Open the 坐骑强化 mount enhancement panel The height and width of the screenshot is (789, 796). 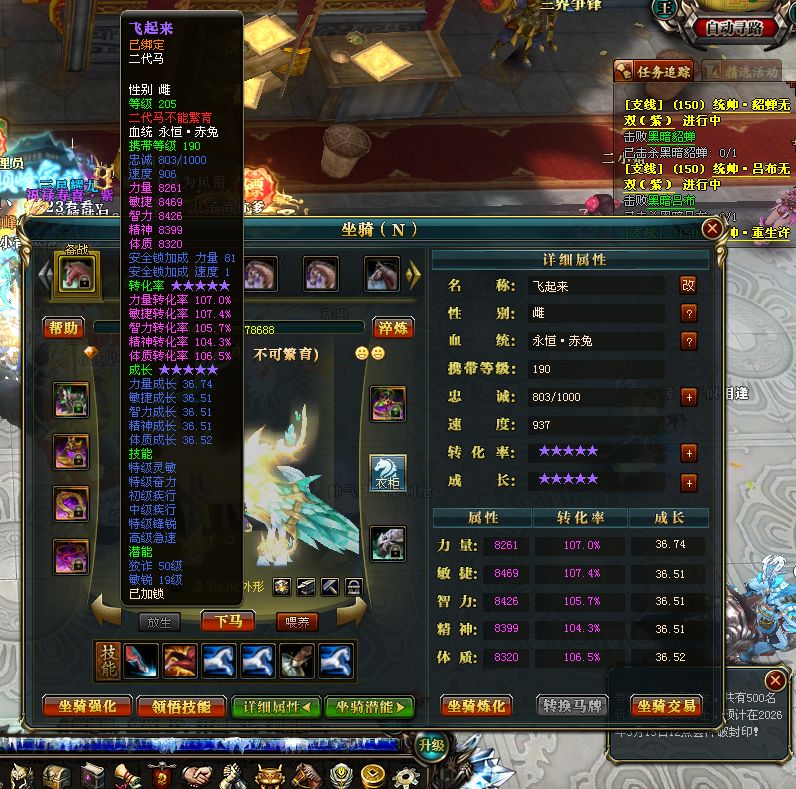point(86,706)
